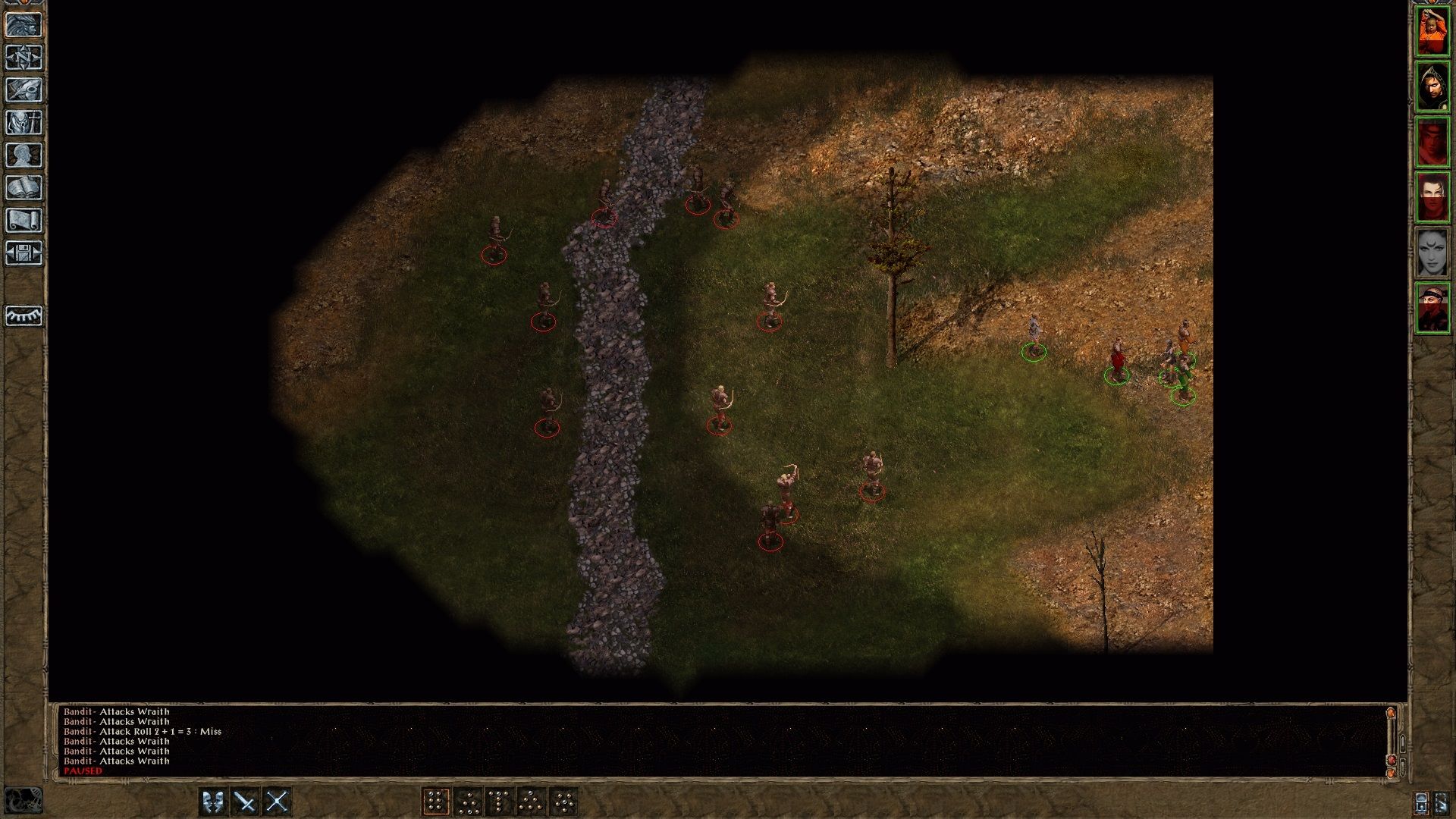This screenshot has height=819, width=1456.
Task: Click the small icon in the bottom-right corner
Action: 1441,802
